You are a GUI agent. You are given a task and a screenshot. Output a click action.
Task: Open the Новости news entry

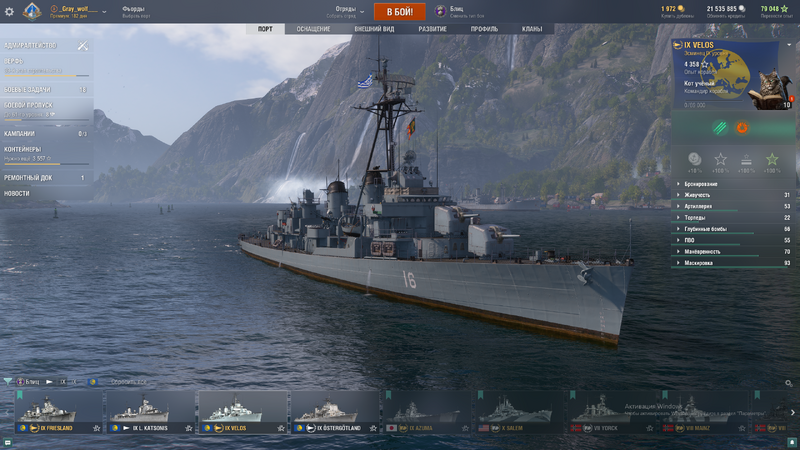(x=17, y=193)
